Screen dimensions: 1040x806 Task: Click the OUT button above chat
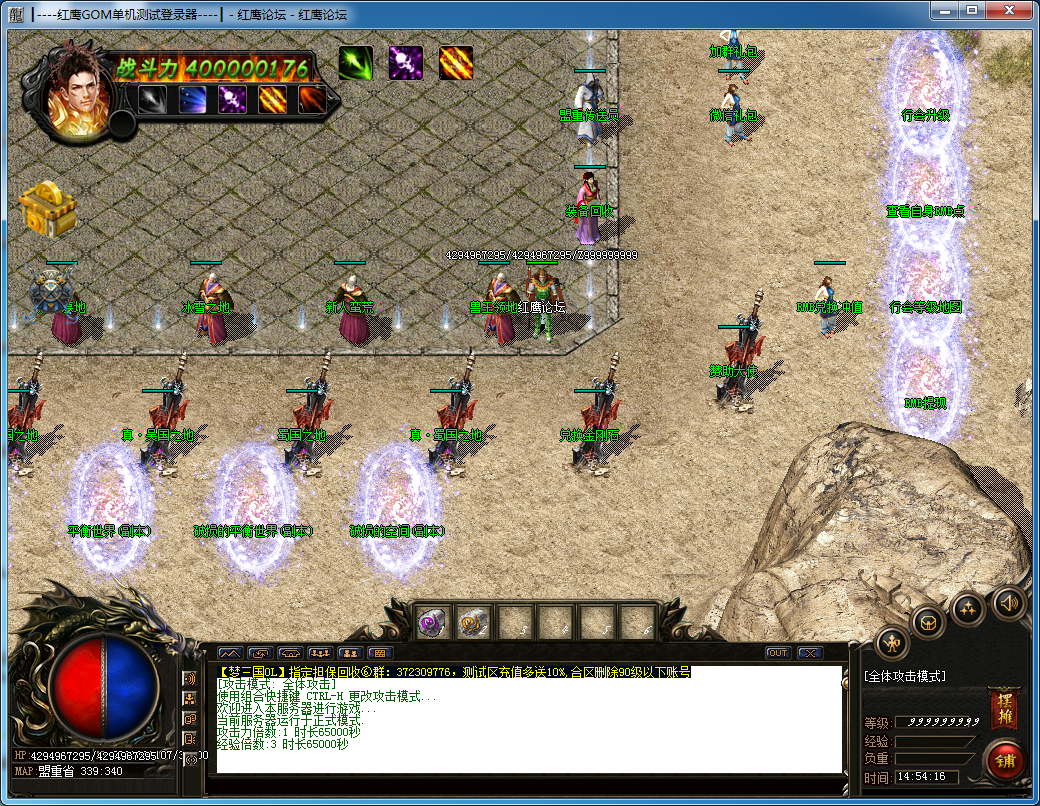(778, 653)
